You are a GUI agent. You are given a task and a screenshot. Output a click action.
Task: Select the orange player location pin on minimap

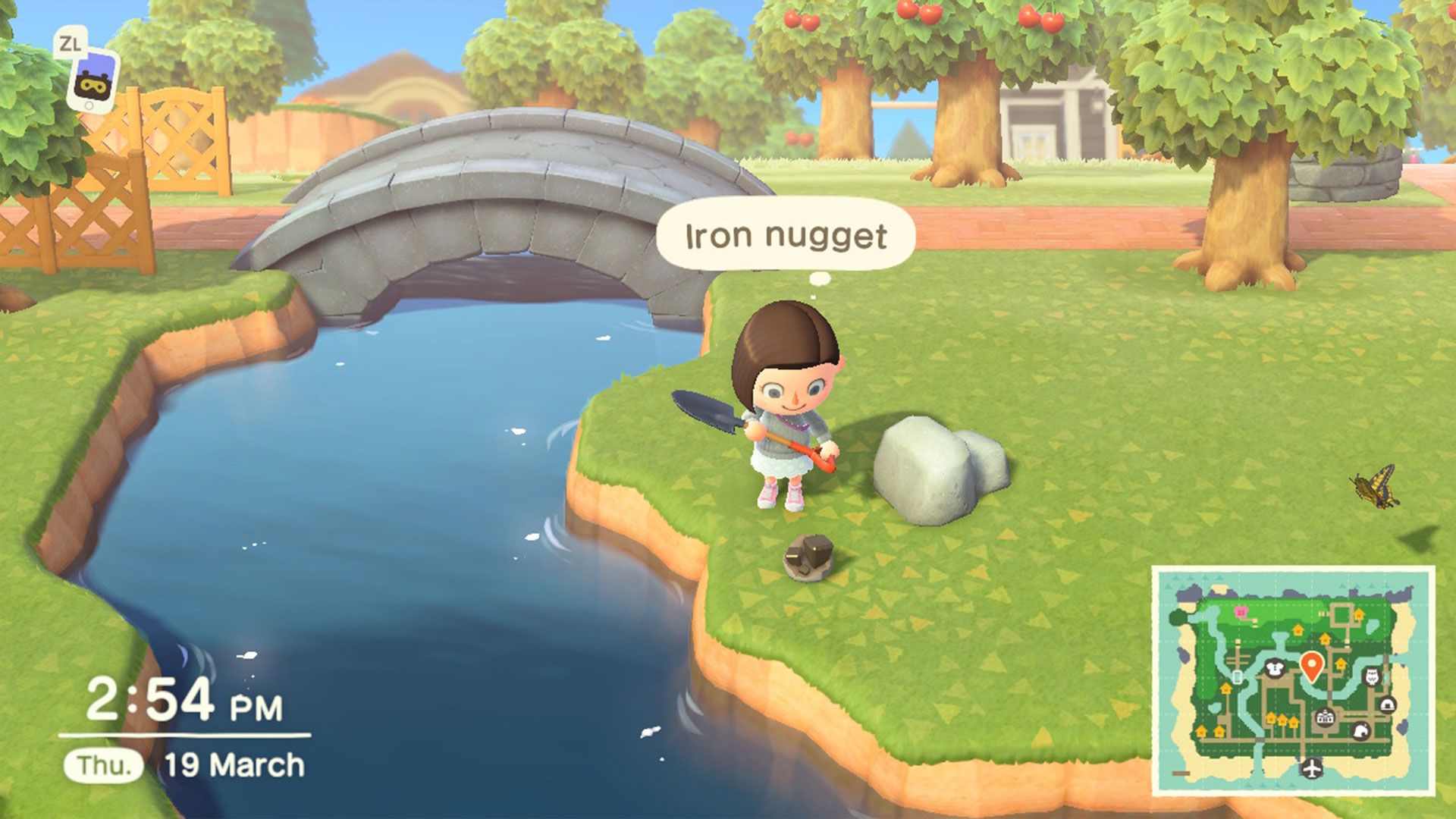[x=1312, y=665]
